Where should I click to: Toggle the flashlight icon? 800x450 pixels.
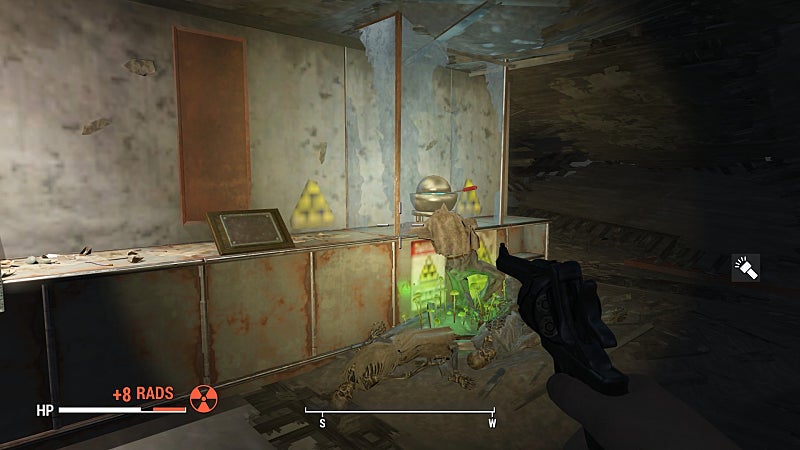(745, 267)
